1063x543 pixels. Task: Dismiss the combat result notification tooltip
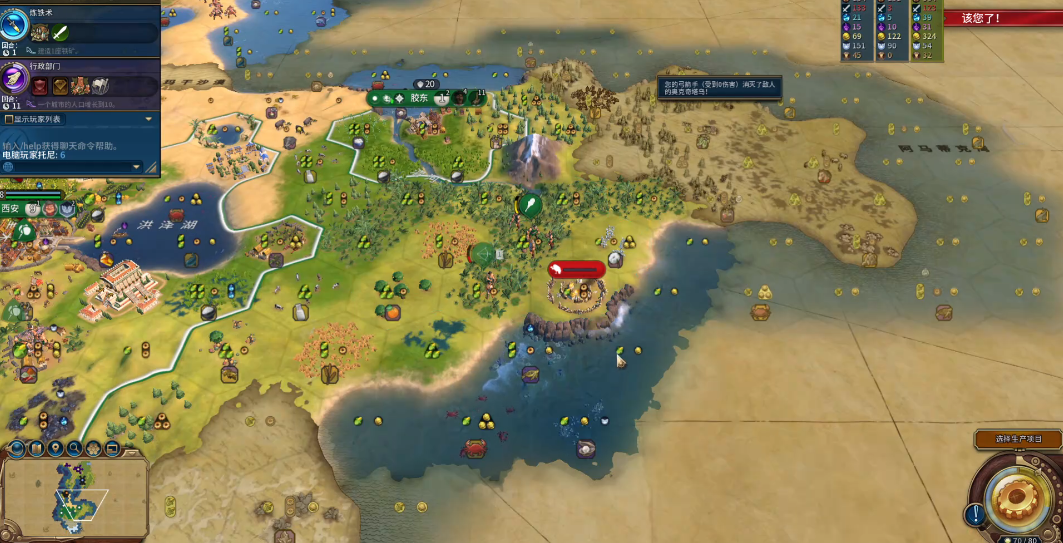pyautogui.click(x=718, y=89)
